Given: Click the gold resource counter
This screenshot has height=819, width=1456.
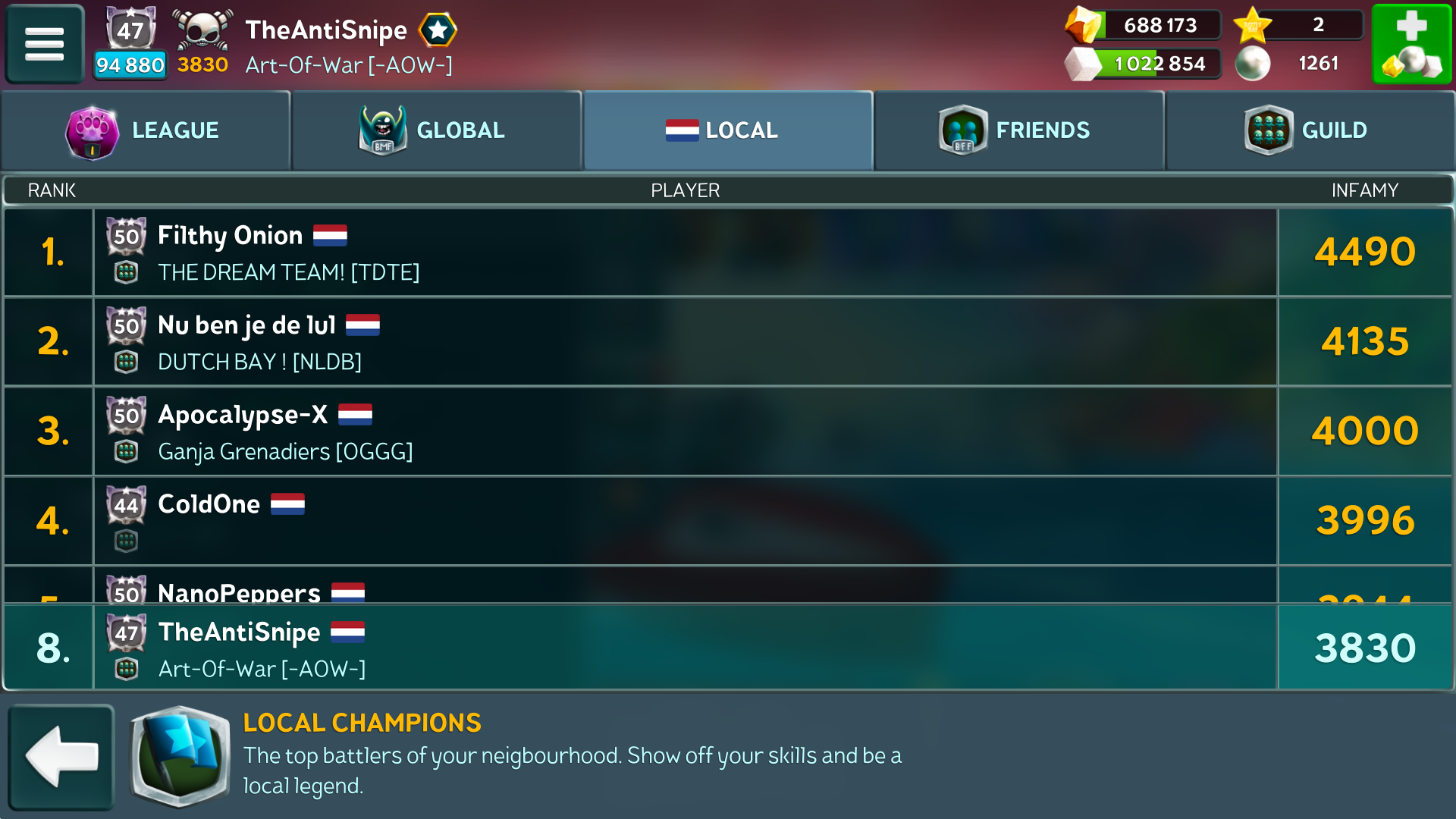Looking at the screenshot, I should (1144, 25).
